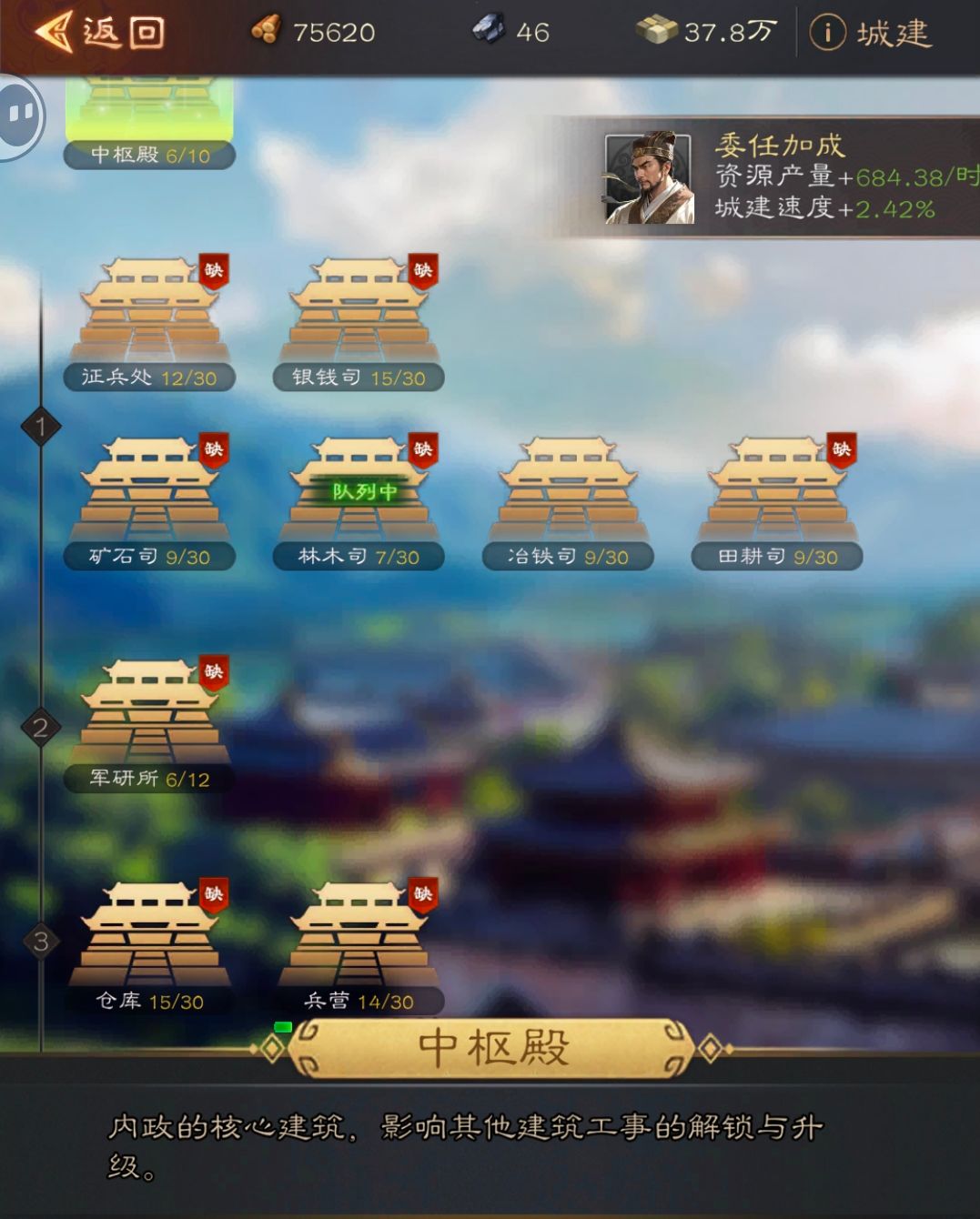Choose the 银钱司 building
Viewport: 980px width, 1219px height.
[x=359, y=314]
